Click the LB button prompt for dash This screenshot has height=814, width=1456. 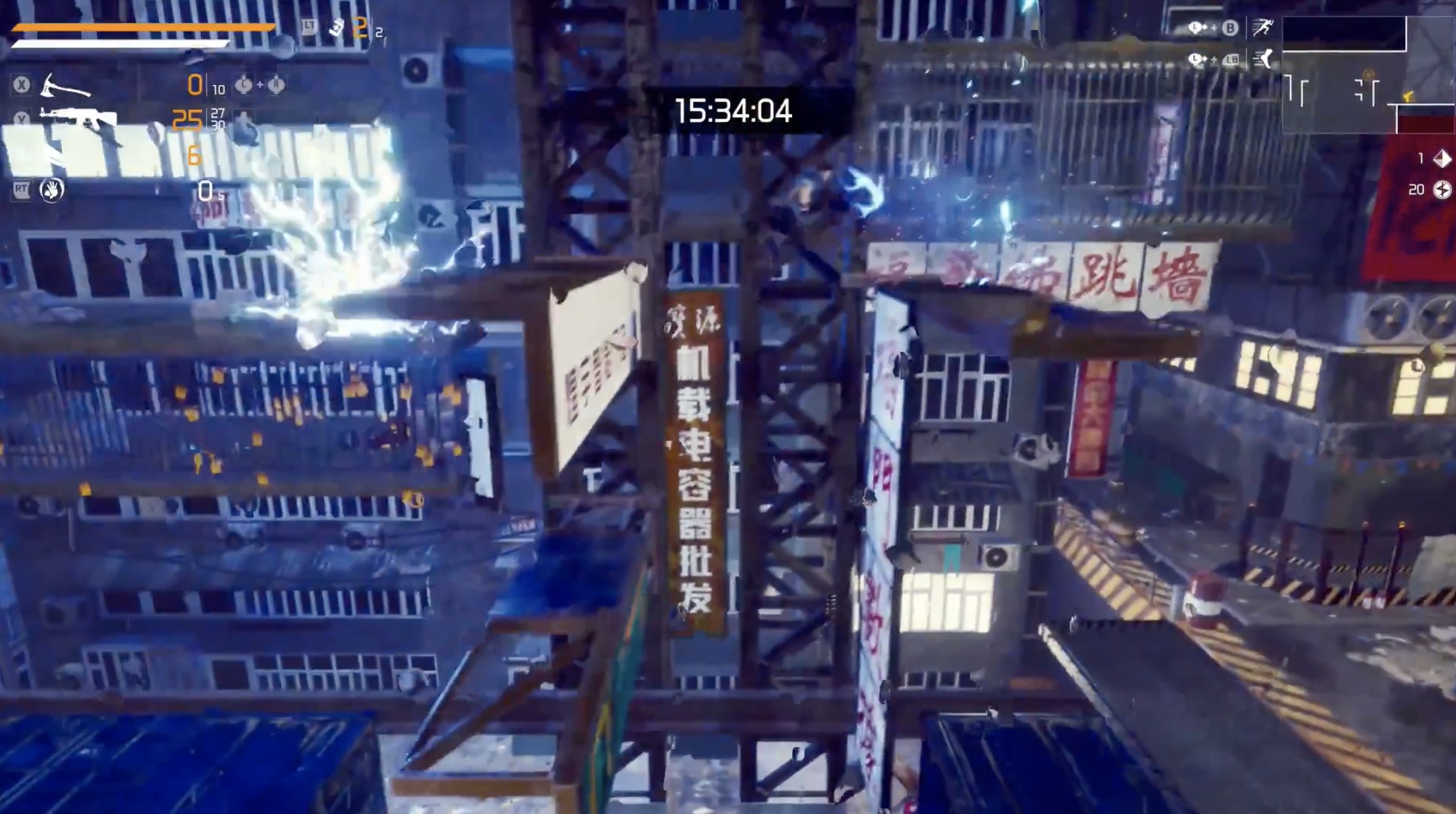tap(1231, 59)
